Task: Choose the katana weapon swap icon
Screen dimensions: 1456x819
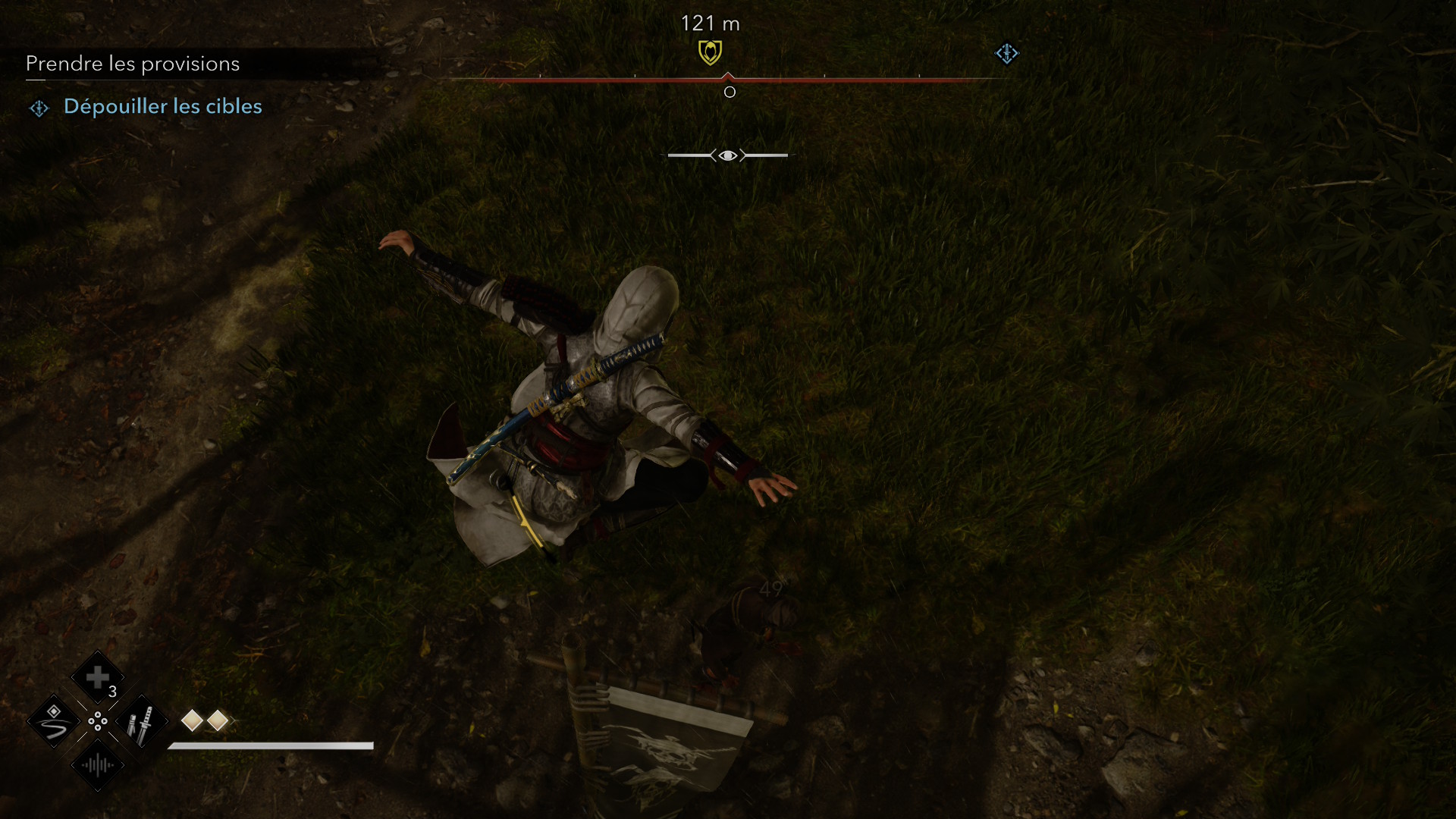Action: [x=141, y=721]
